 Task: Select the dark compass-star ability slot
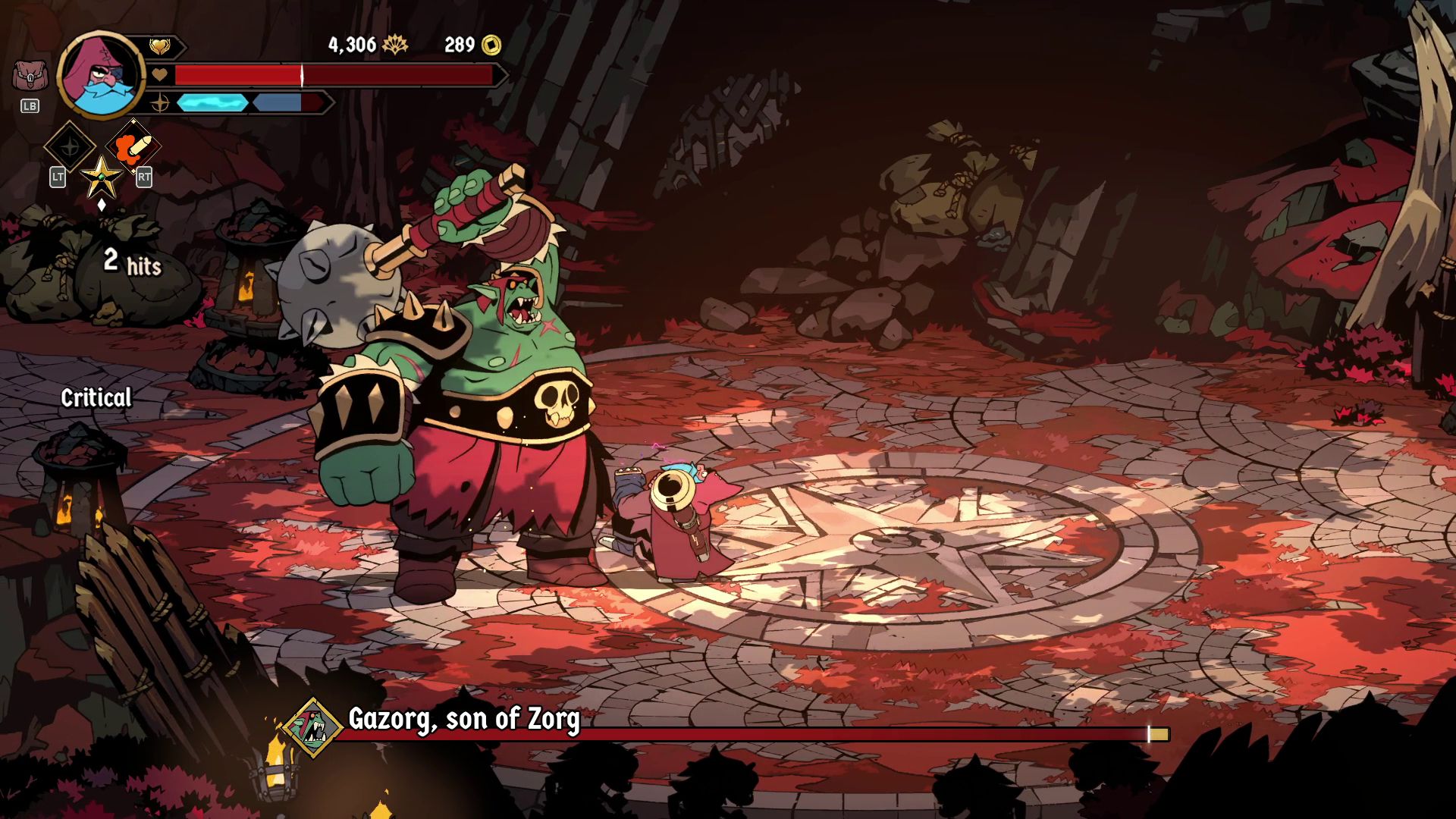click(70, 146)
